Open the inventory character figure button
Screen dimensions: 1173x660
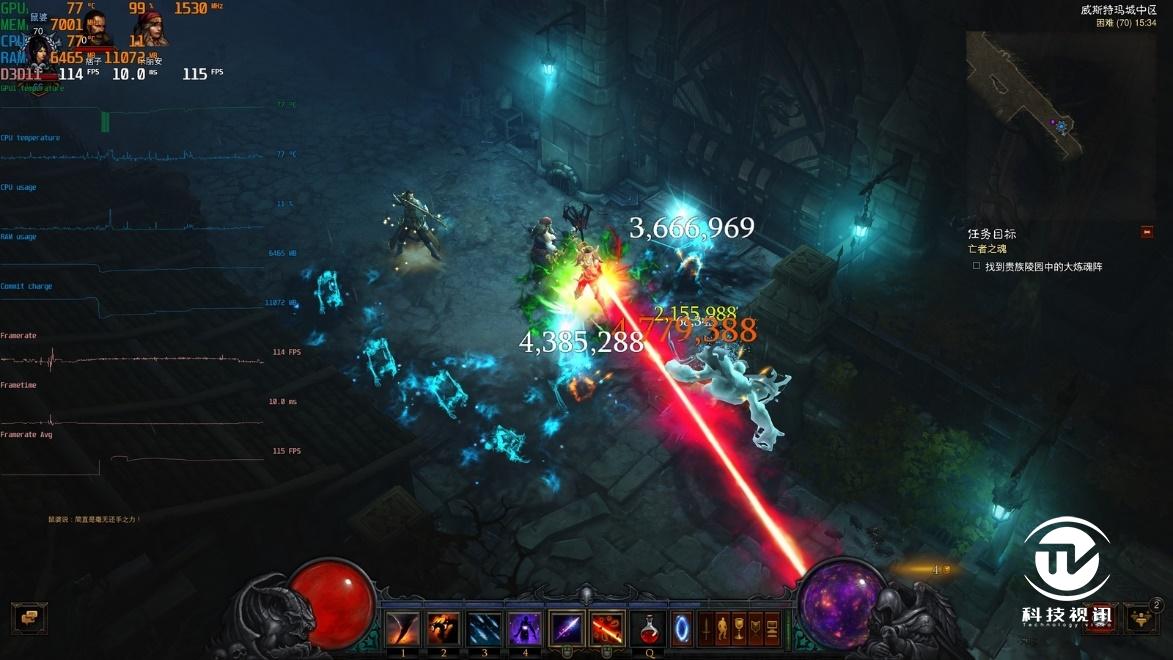(723, 630)
